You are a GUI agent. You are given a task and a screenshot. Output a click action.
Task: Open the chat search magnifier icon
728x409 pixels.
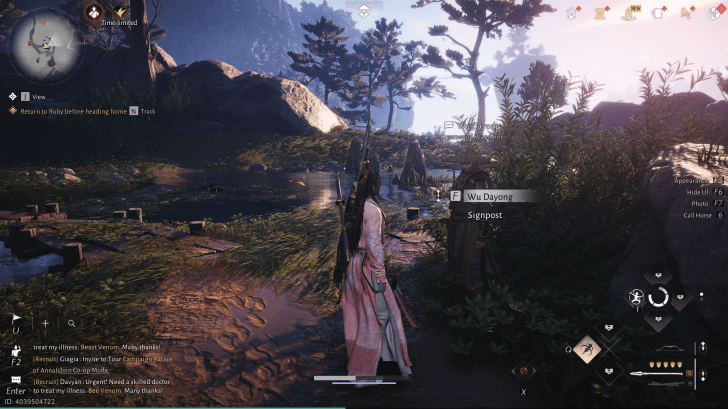point(72,324)
